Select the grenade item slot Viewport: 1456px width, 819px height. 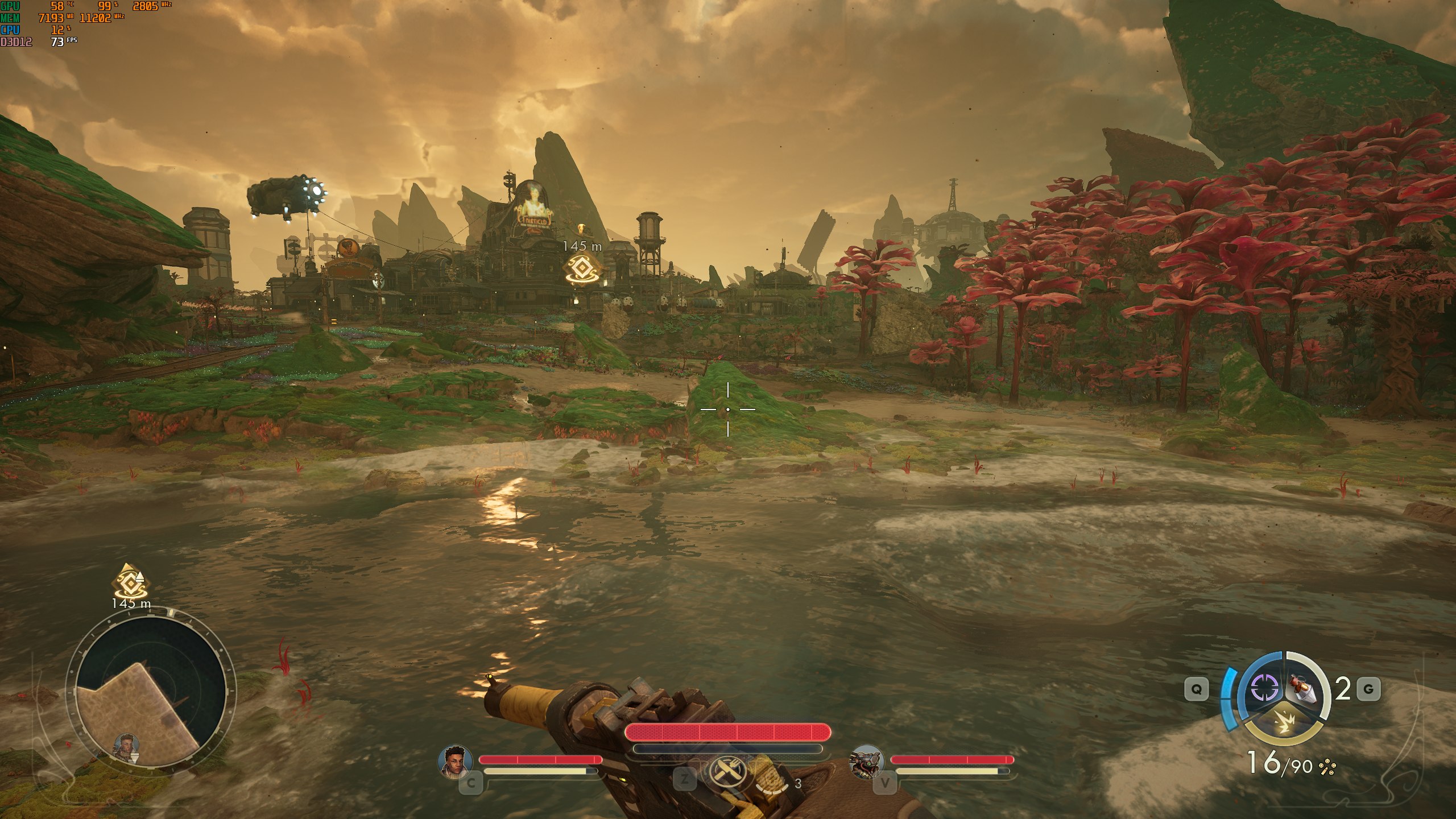pyautogui.click(x=1308, y=689)
